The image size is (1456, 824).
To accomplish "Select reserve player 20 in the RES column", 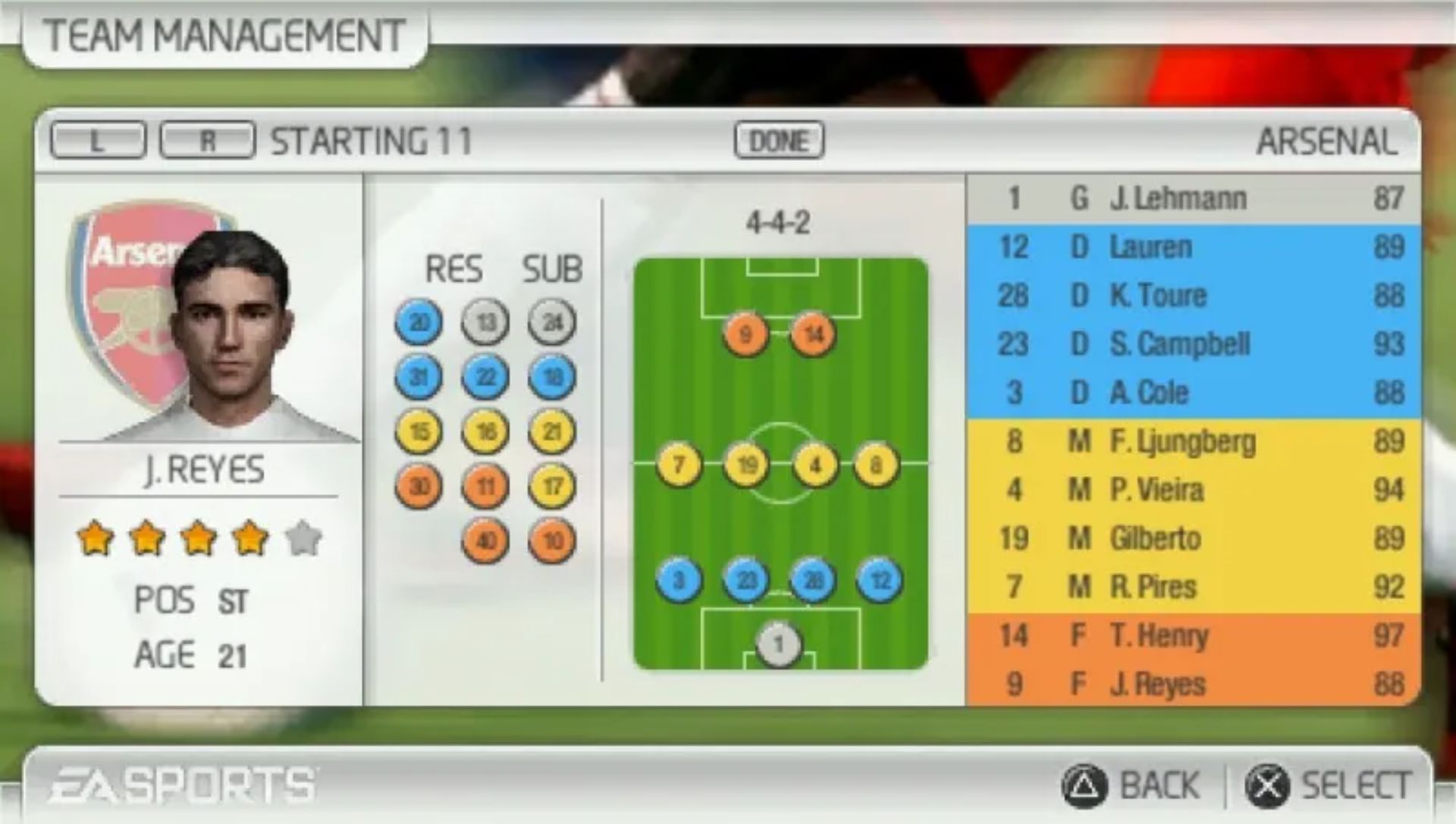I will pyautogui.click(x=418, y=322).
